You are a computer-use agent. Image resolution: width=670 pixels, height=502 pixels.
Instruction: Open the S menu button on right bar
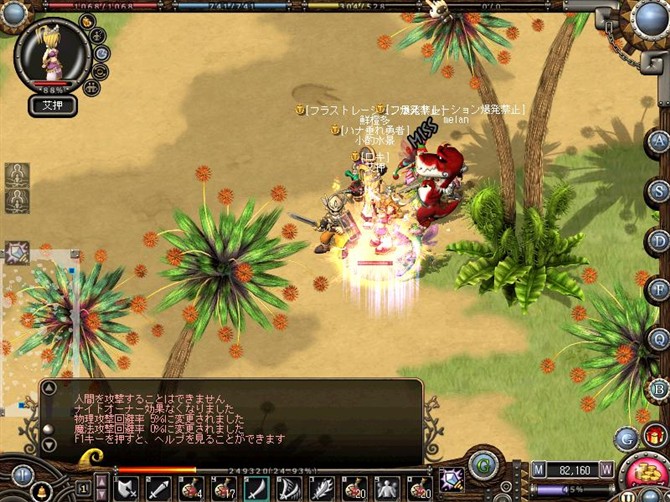657,190
